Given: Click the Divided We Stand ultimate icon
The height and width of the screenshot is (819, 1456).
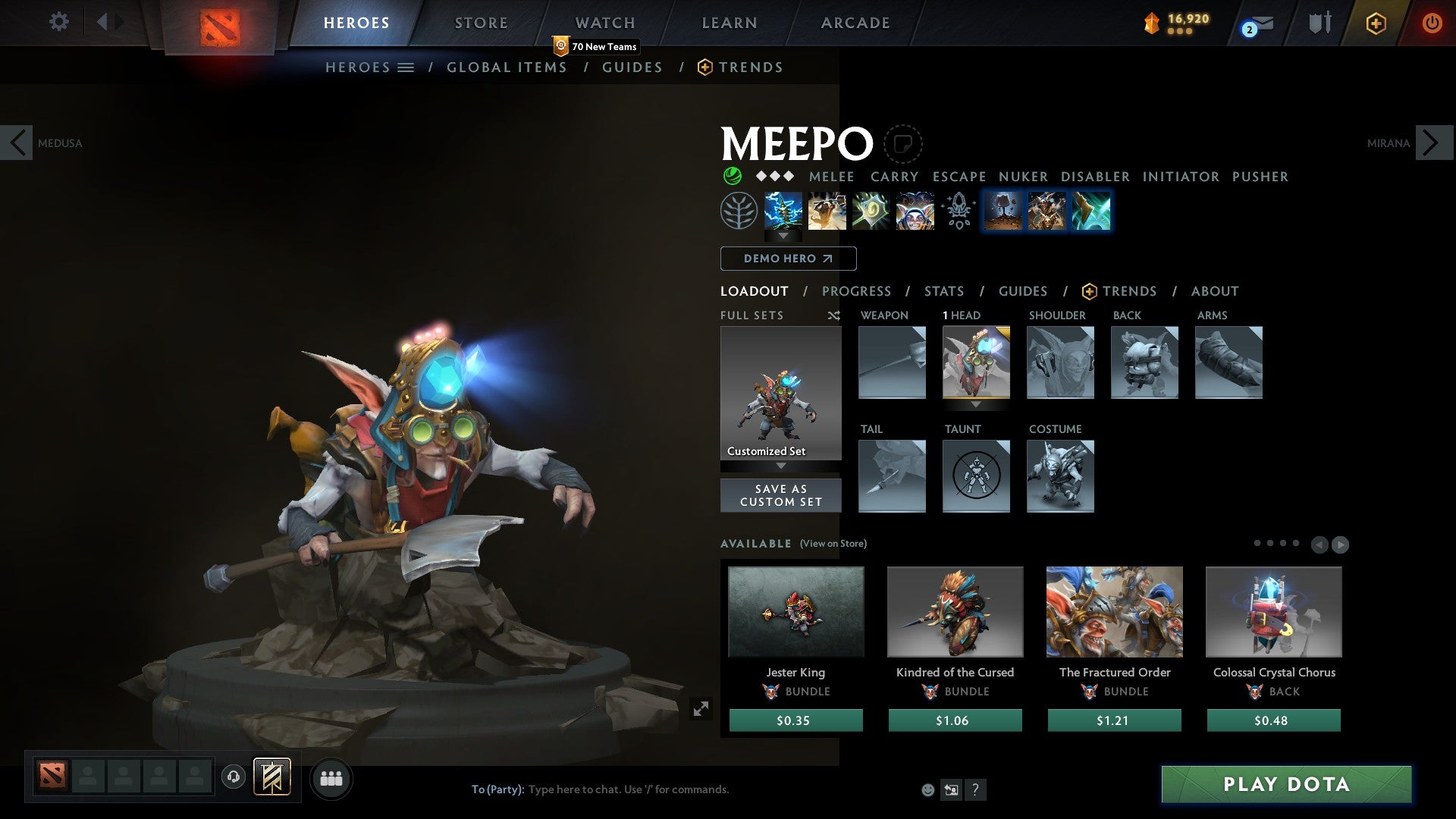Looking at the screenshot, I should pos(915,211).
